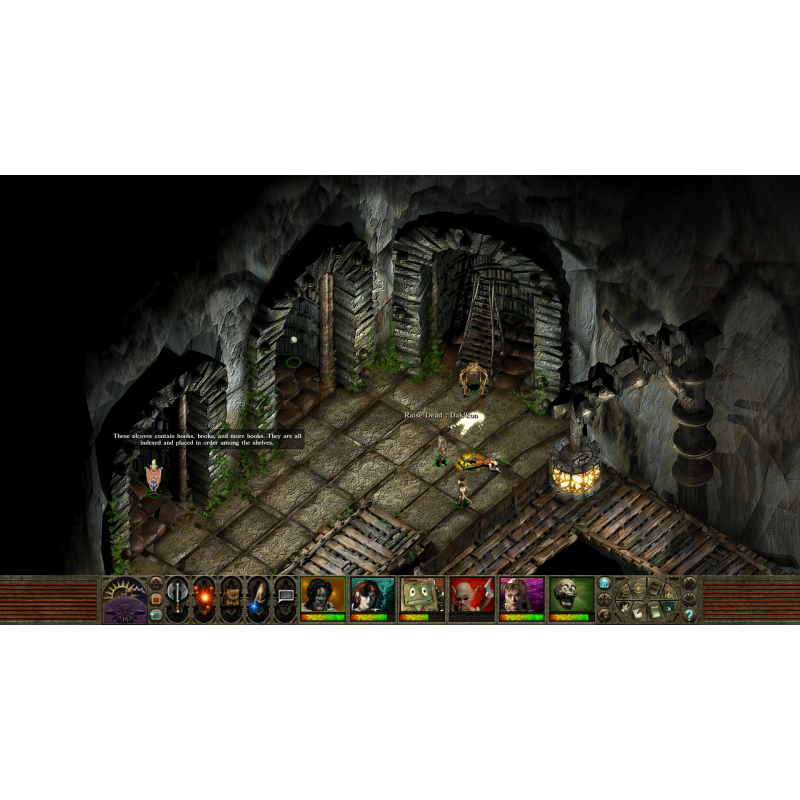
Task: Activate the blue glowing hand ability
Action: [x=258, y=599]
